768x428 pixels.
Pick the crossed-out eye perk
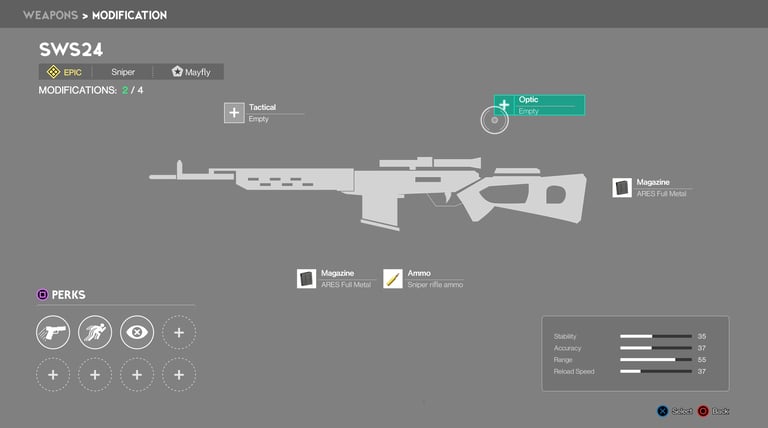(x=137, y=332)
